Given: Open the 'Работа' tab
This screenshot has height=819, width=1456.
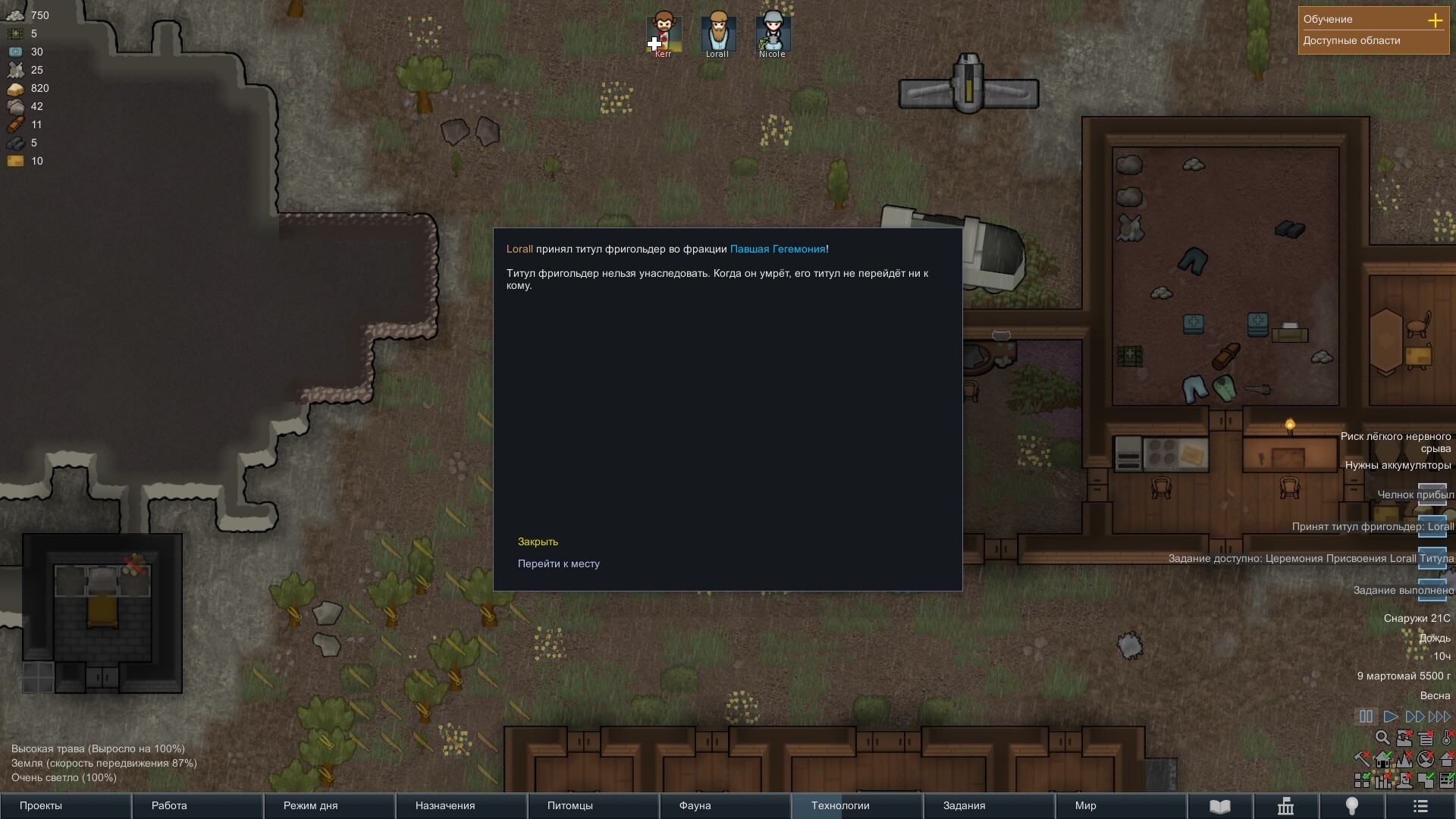Looking at the screenshot, I should [x=197, y=805].
